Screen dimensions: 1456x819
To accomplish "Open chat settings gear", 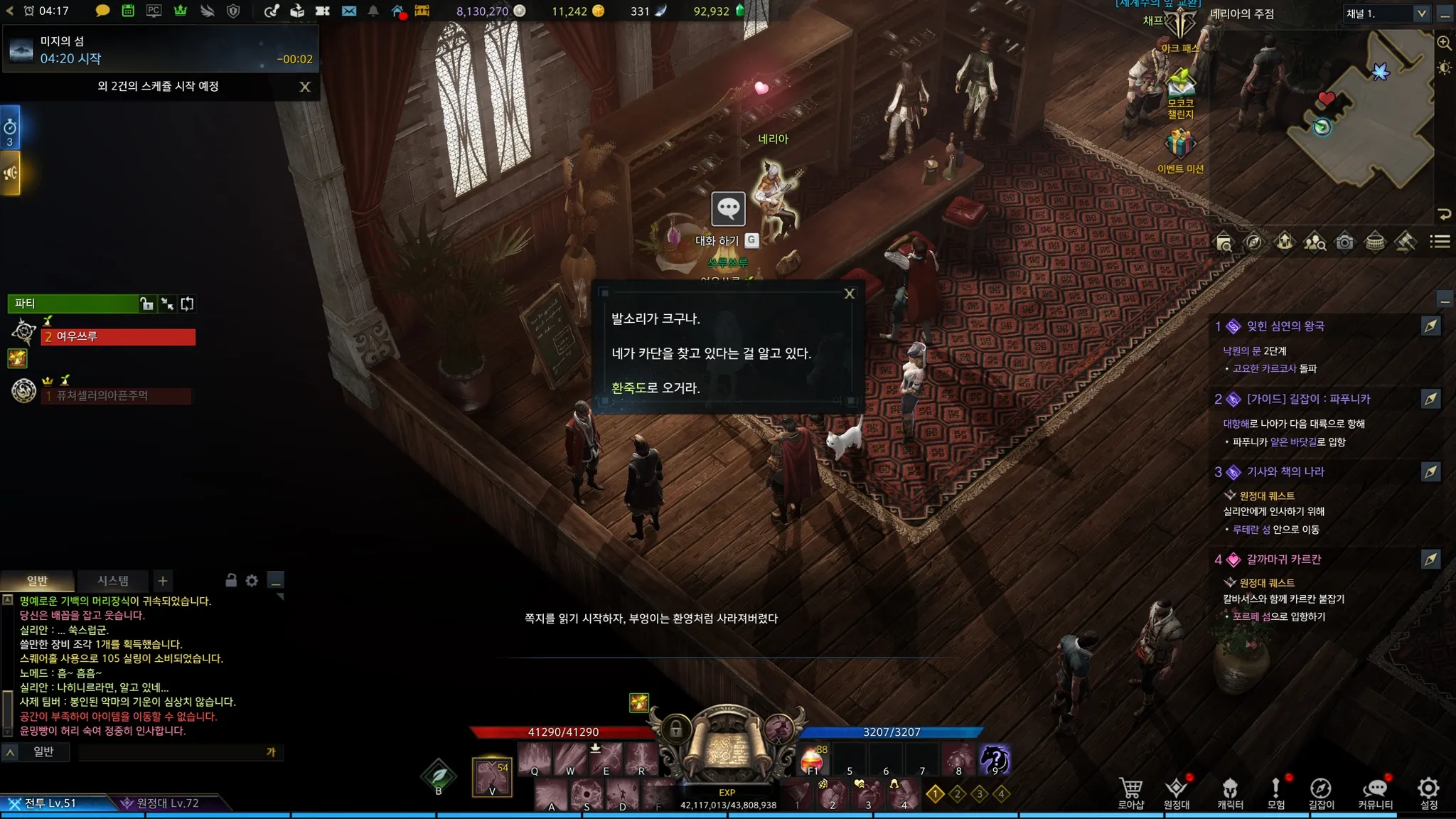I will point(252,581).
